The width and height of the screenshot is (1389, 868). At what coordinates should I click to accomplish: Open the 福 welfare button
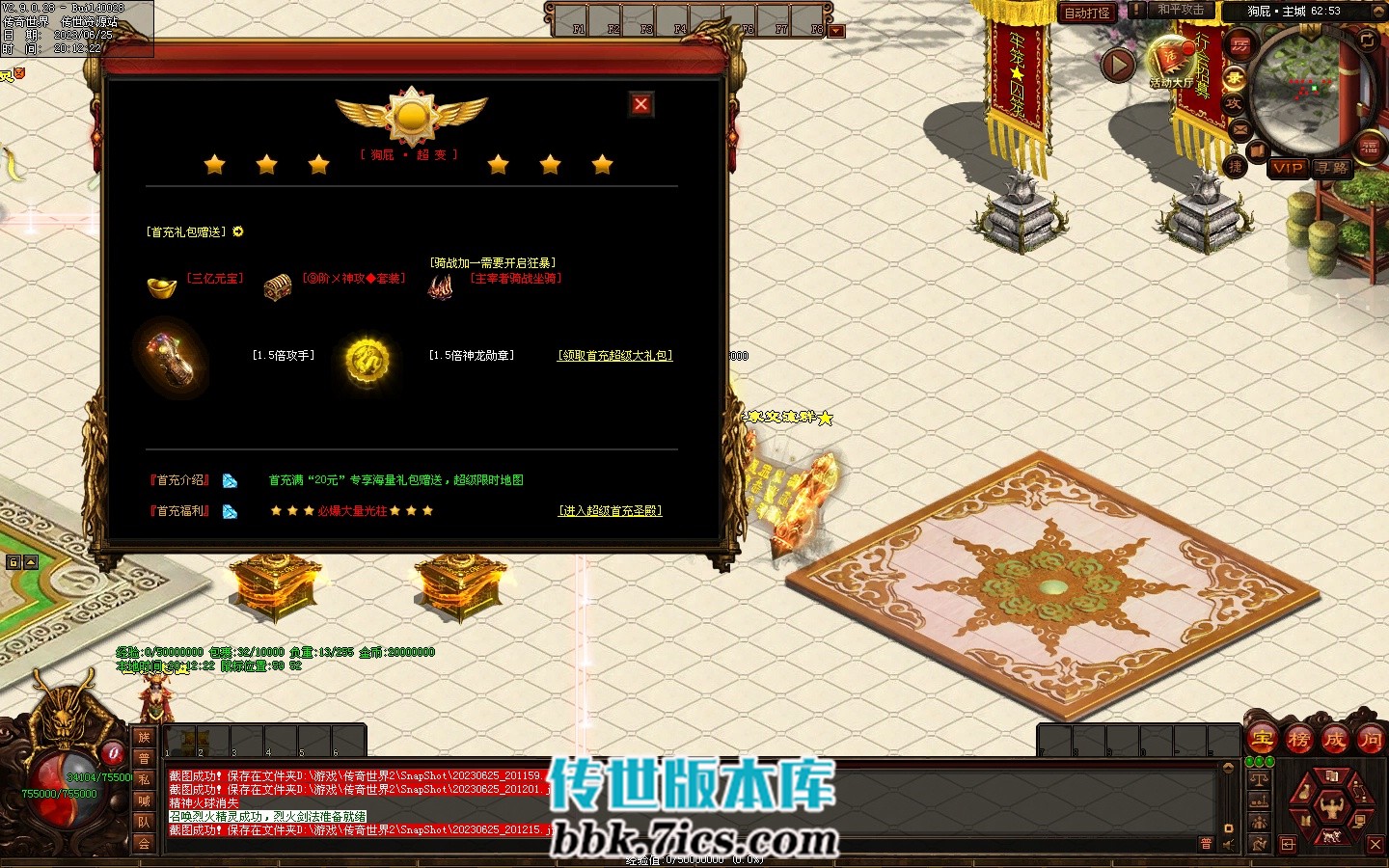(x=1370, y=147)
